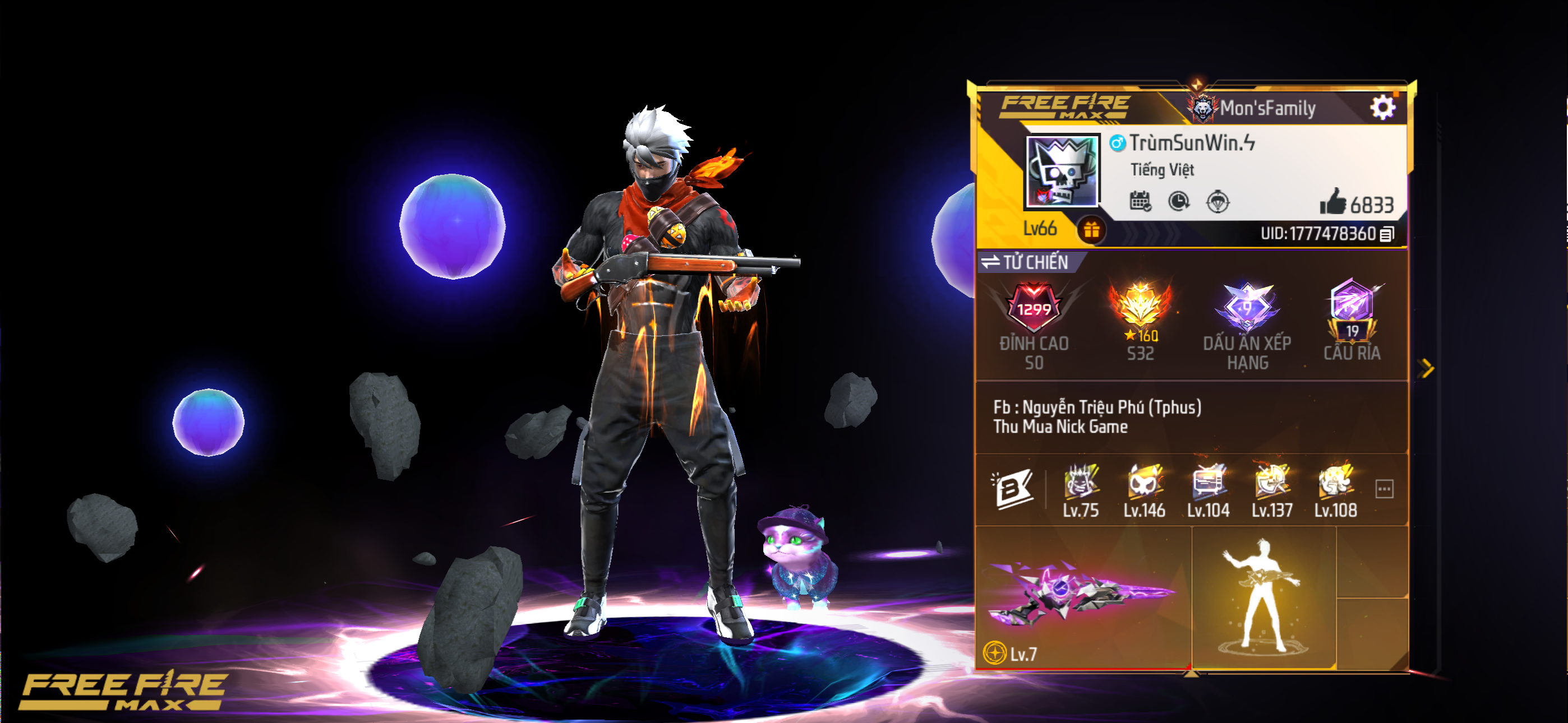This screenshot has height=723, width=1568.
Task: View the Dấu Ấn Xếp Hạng badge
Action: [1247, 306]
